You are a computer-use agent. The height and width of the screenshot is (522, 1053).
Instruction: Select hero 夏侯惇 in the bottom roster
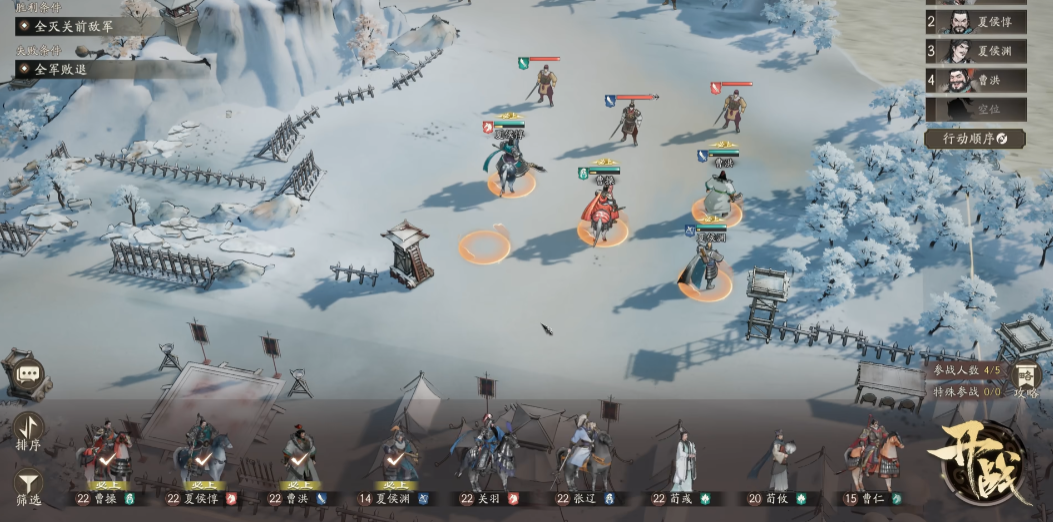click(x=203, y=461)
